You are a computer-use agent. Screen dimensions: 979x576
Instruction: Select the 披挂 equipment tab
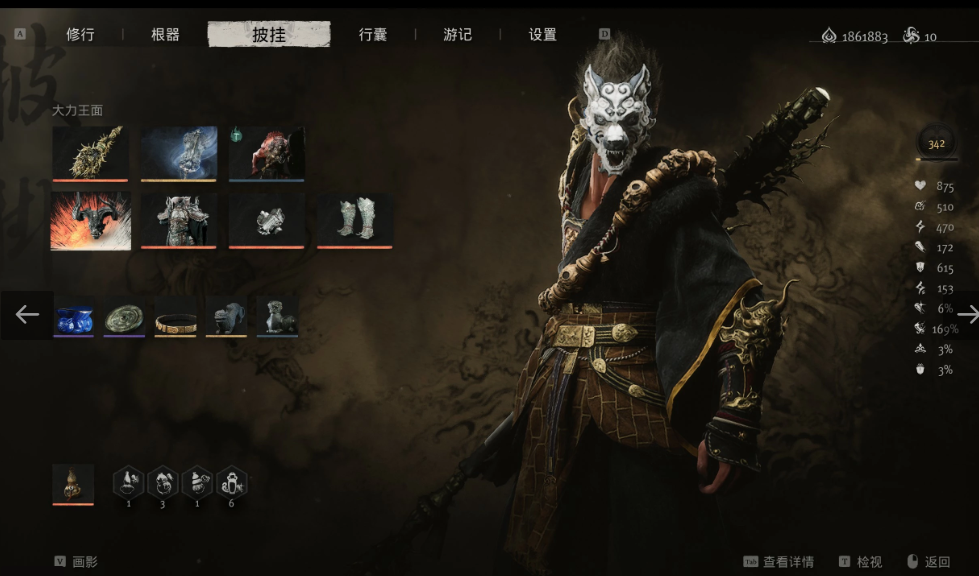pos(268,35)
